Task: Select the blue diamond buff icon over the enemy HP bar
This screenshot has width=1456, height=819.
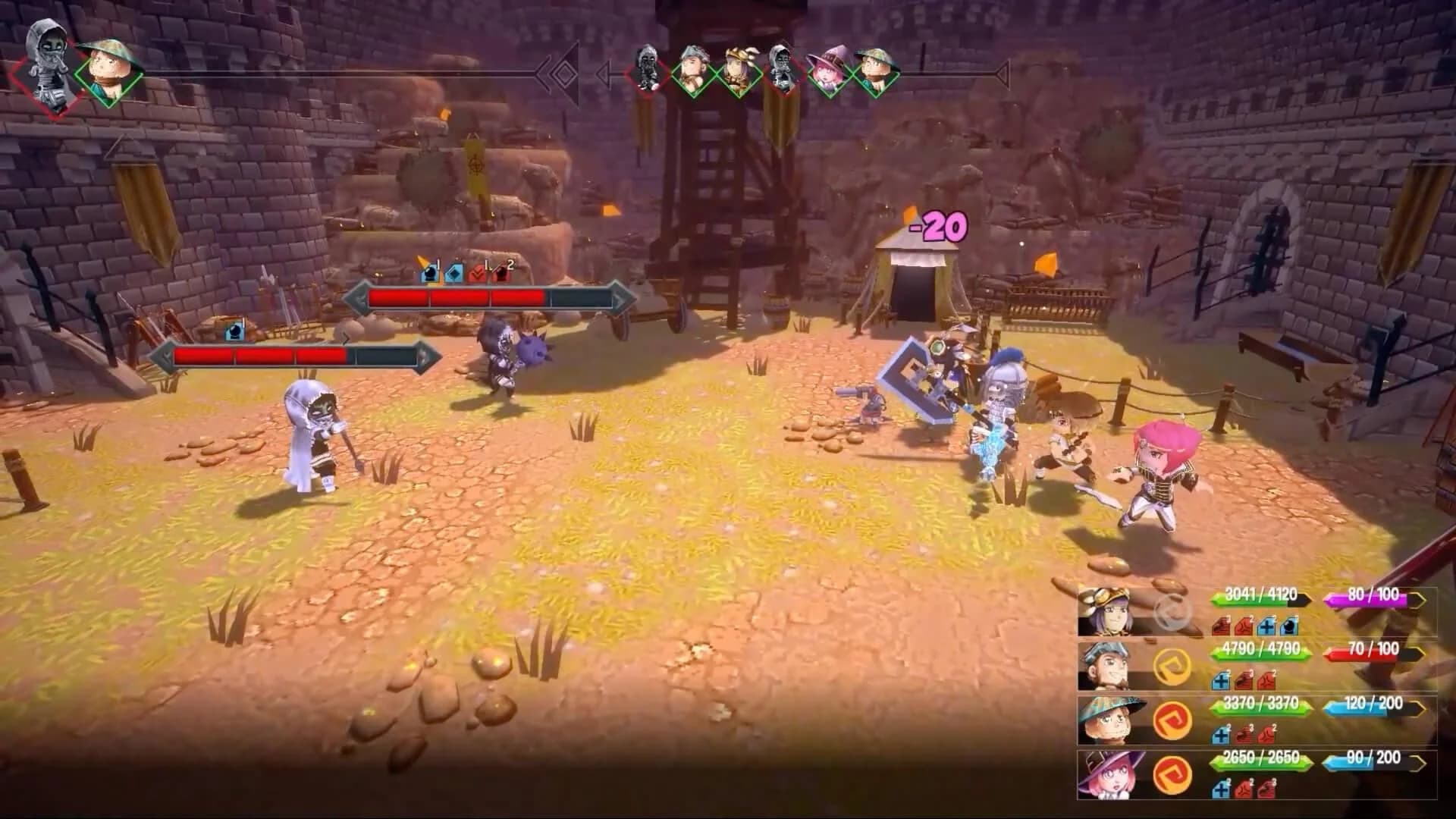Action: point(455,275)
